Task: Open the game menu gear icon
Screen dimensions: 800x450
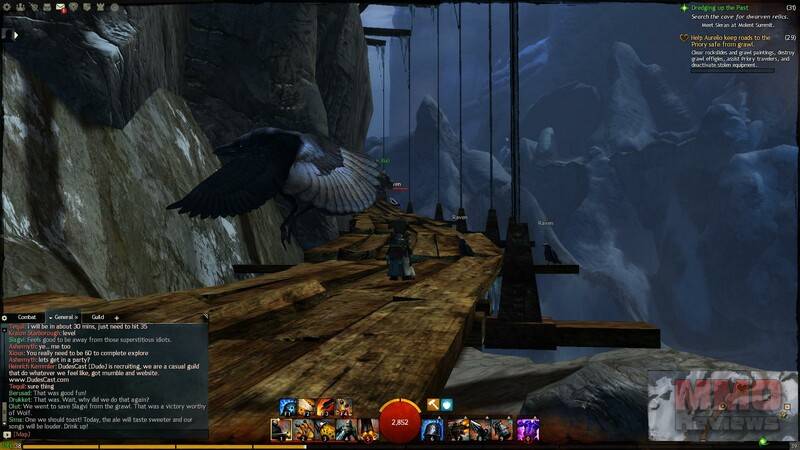Action: 7,8
